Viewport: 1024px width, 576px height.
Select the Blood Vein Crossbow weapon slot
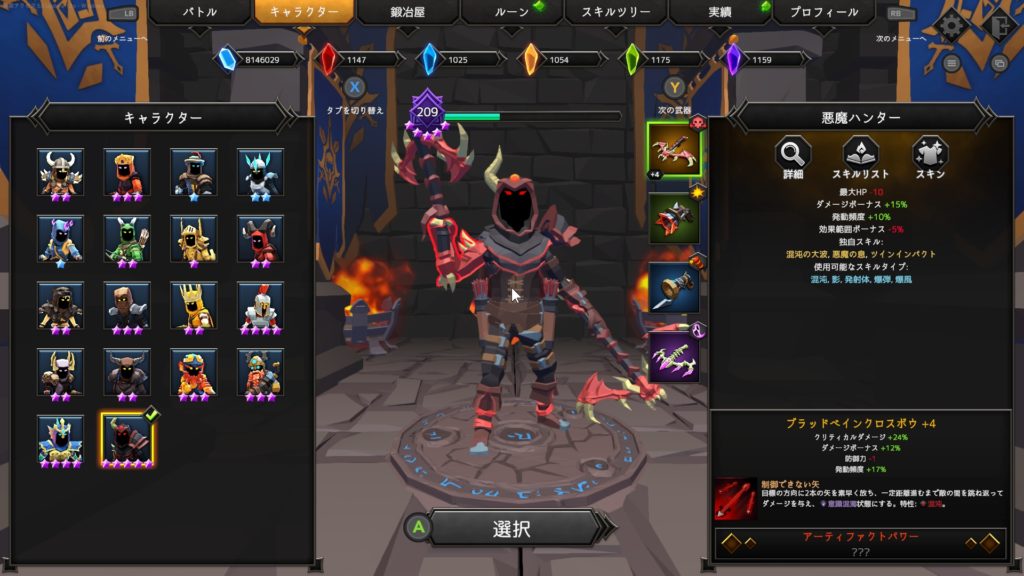pyautogui.click(x=674, y=149)
